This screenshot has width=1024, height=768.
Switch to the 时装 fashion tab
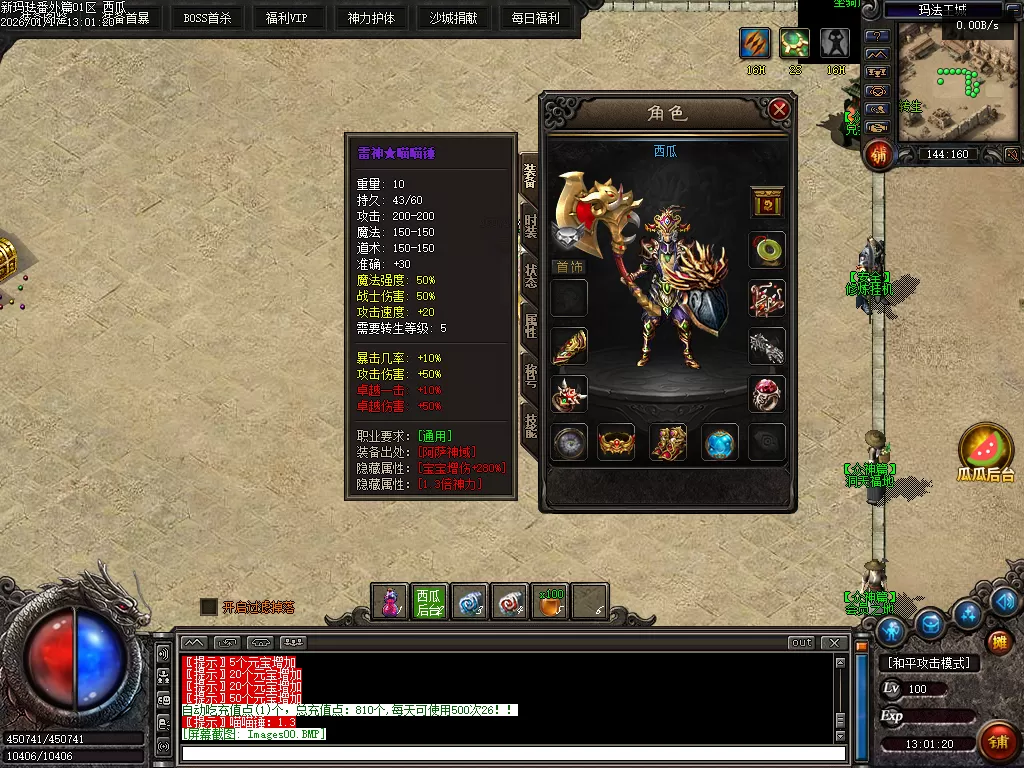[531, 224]
